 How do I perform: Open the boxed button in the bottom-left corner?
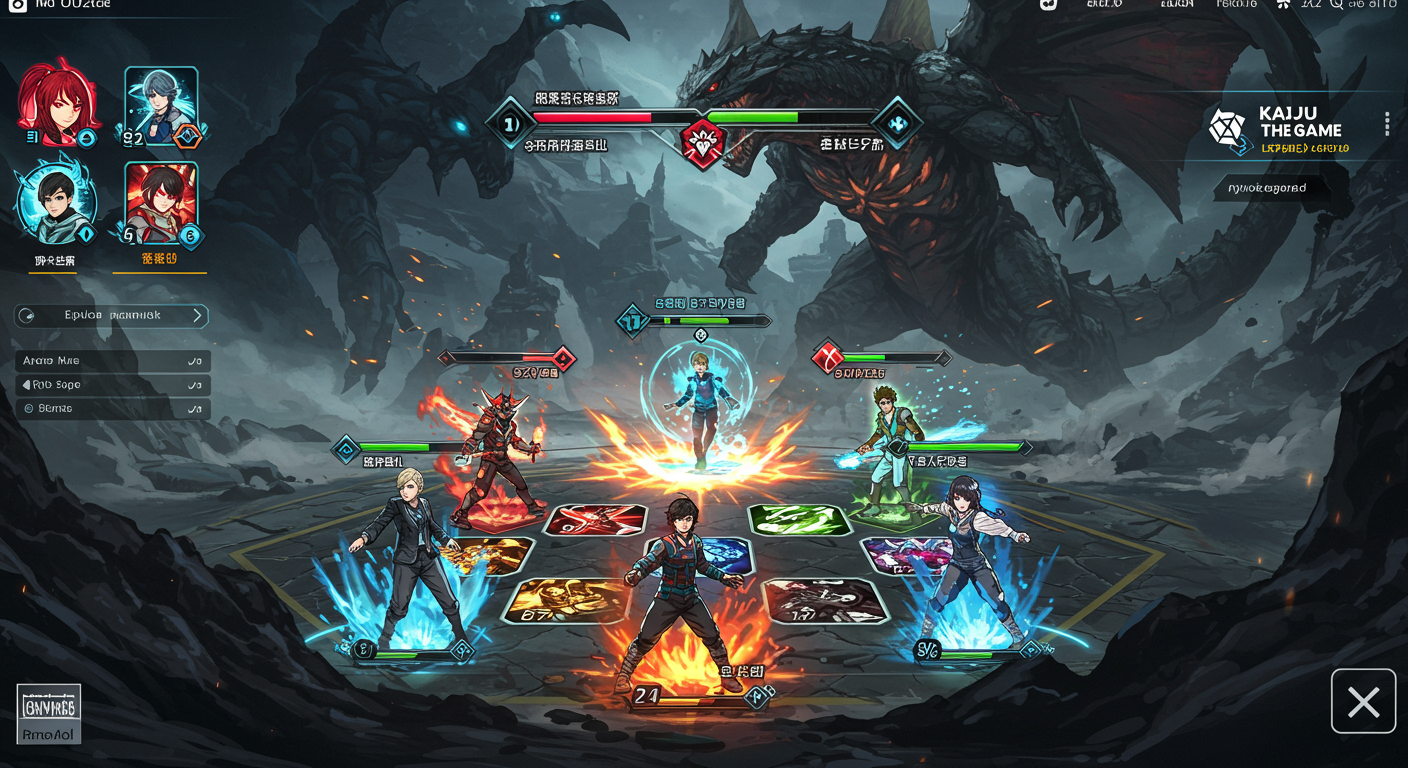pyautogui.click(x=49, y=714)
